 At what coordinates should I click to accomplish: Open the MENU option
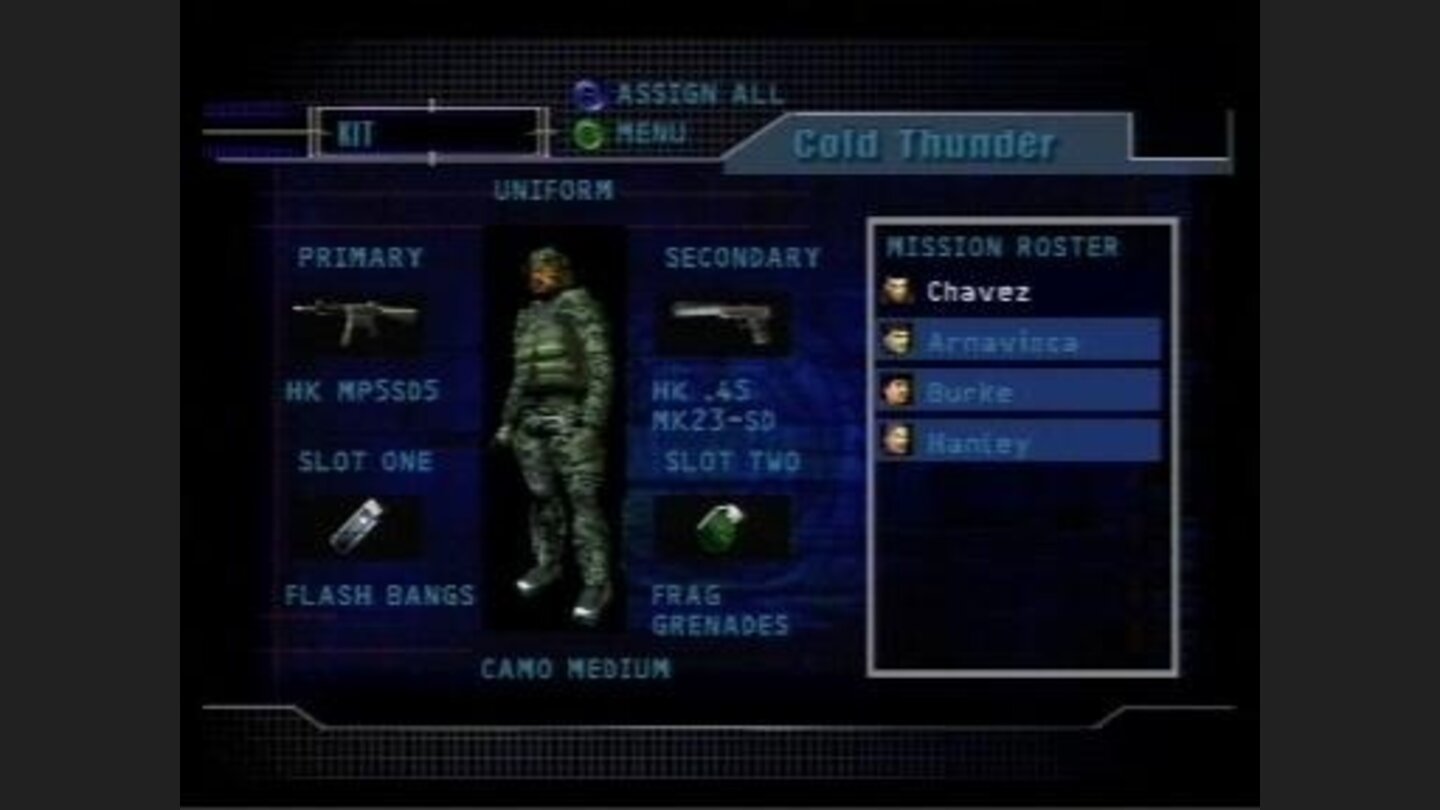[x=655, y=129]
